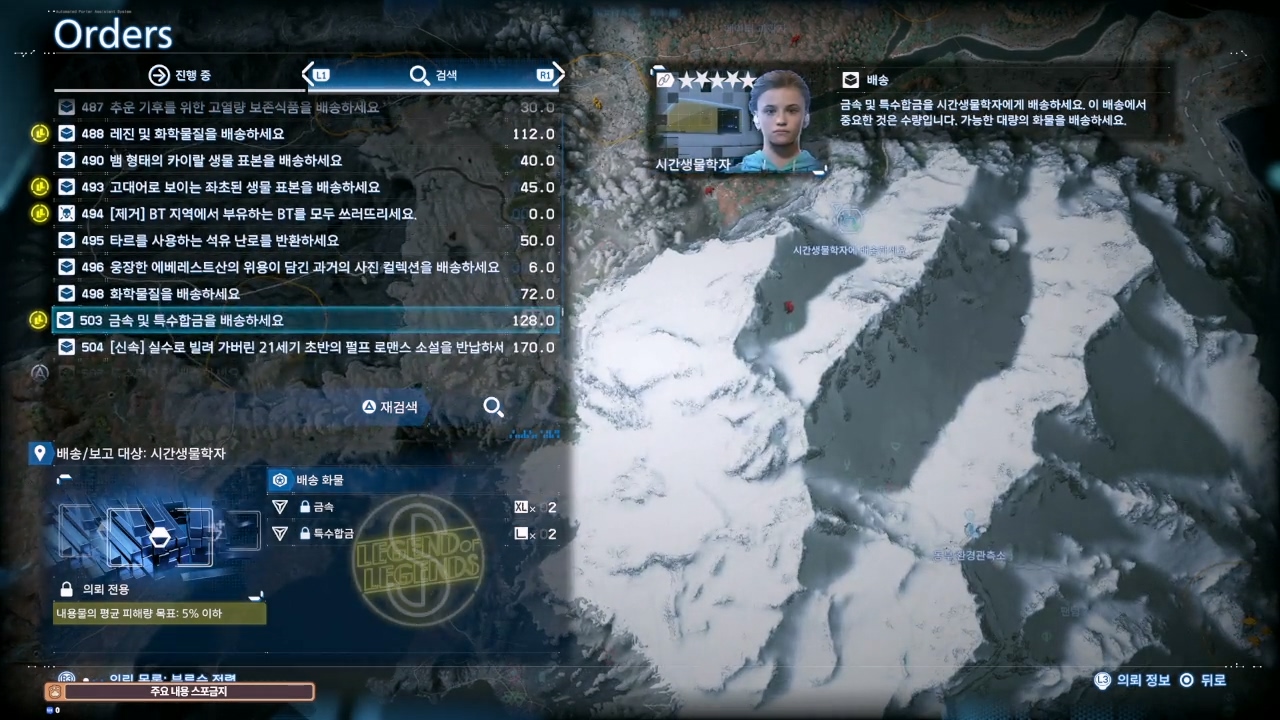Open 의뢰 정보 details
Image resolution: width=1280 pixels, height=720 pixels.
tap(1133, 680)
